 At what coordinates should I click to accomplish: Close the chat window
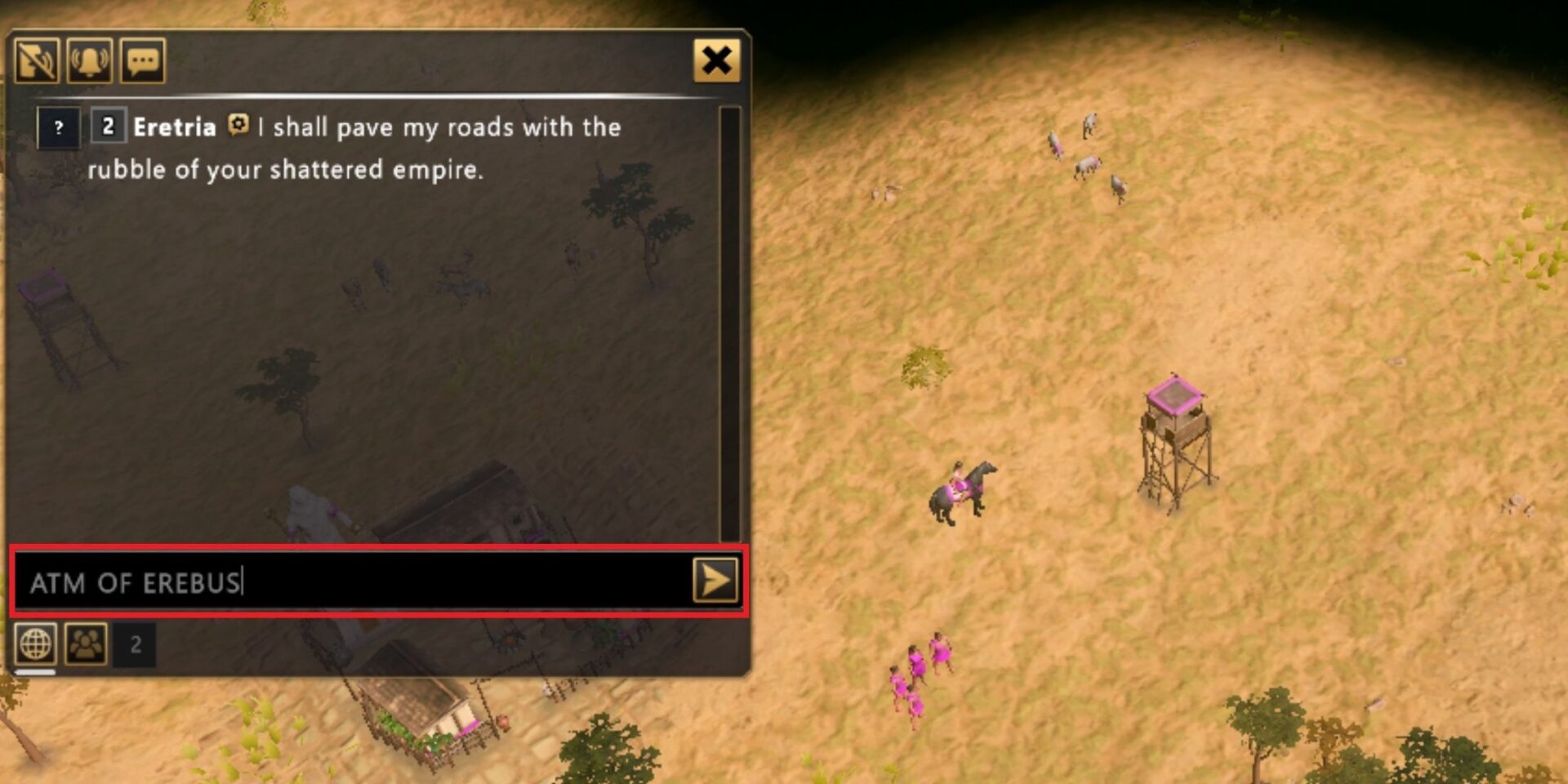point(717,60)
